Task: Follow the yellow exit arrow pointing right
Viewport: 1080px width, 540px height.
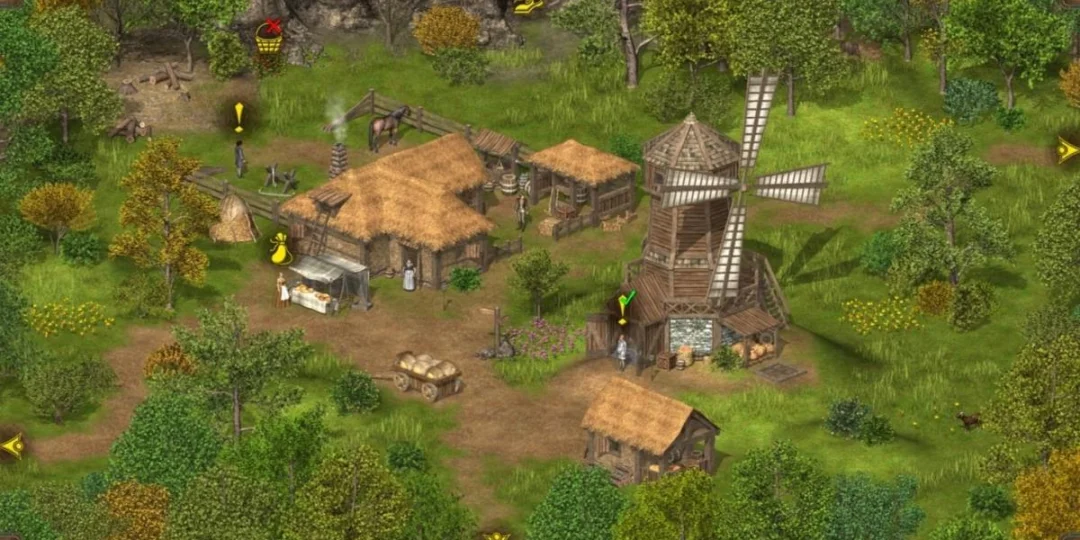Action: point(1067,151)
